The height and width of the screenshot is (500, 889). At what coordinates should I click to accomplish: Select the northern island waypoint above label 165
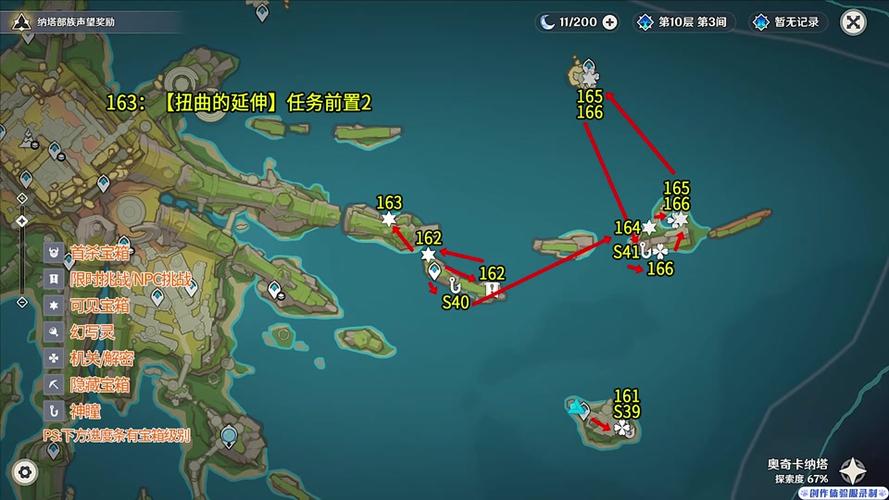(x=588, y=68)
